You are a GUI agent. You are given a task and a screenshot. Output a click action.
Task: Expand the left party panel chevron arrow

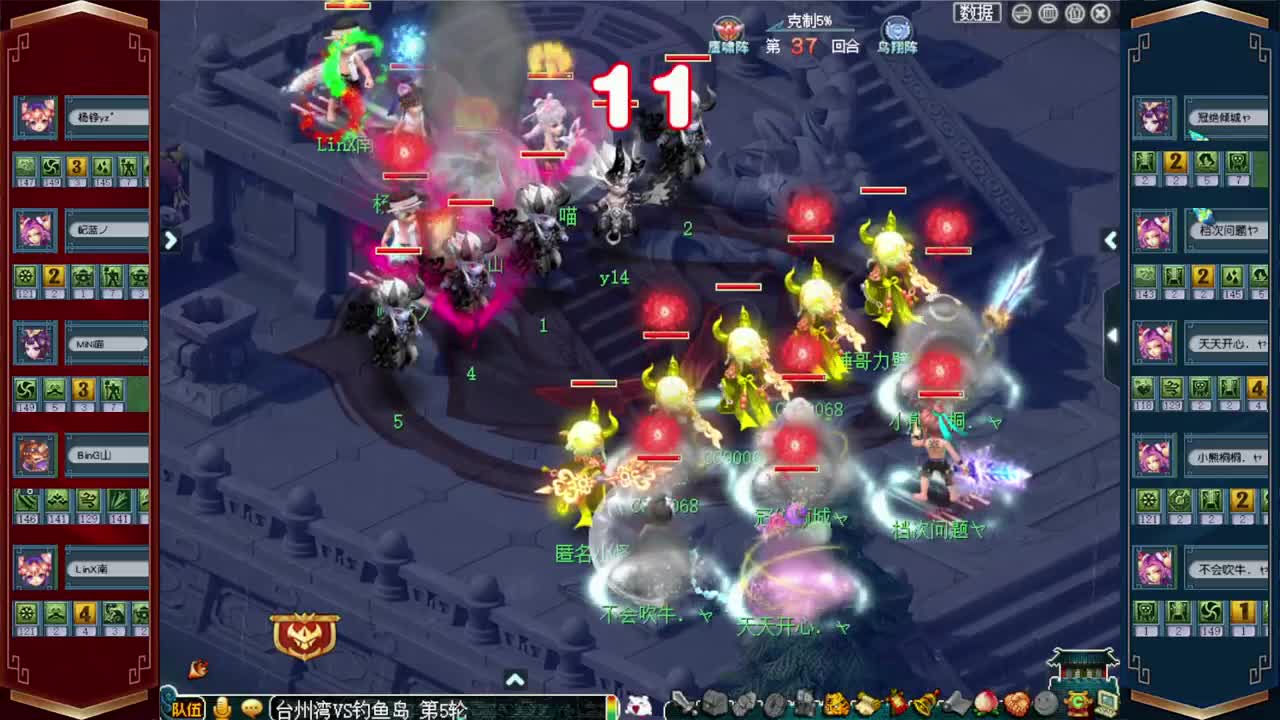coord(171,240)
